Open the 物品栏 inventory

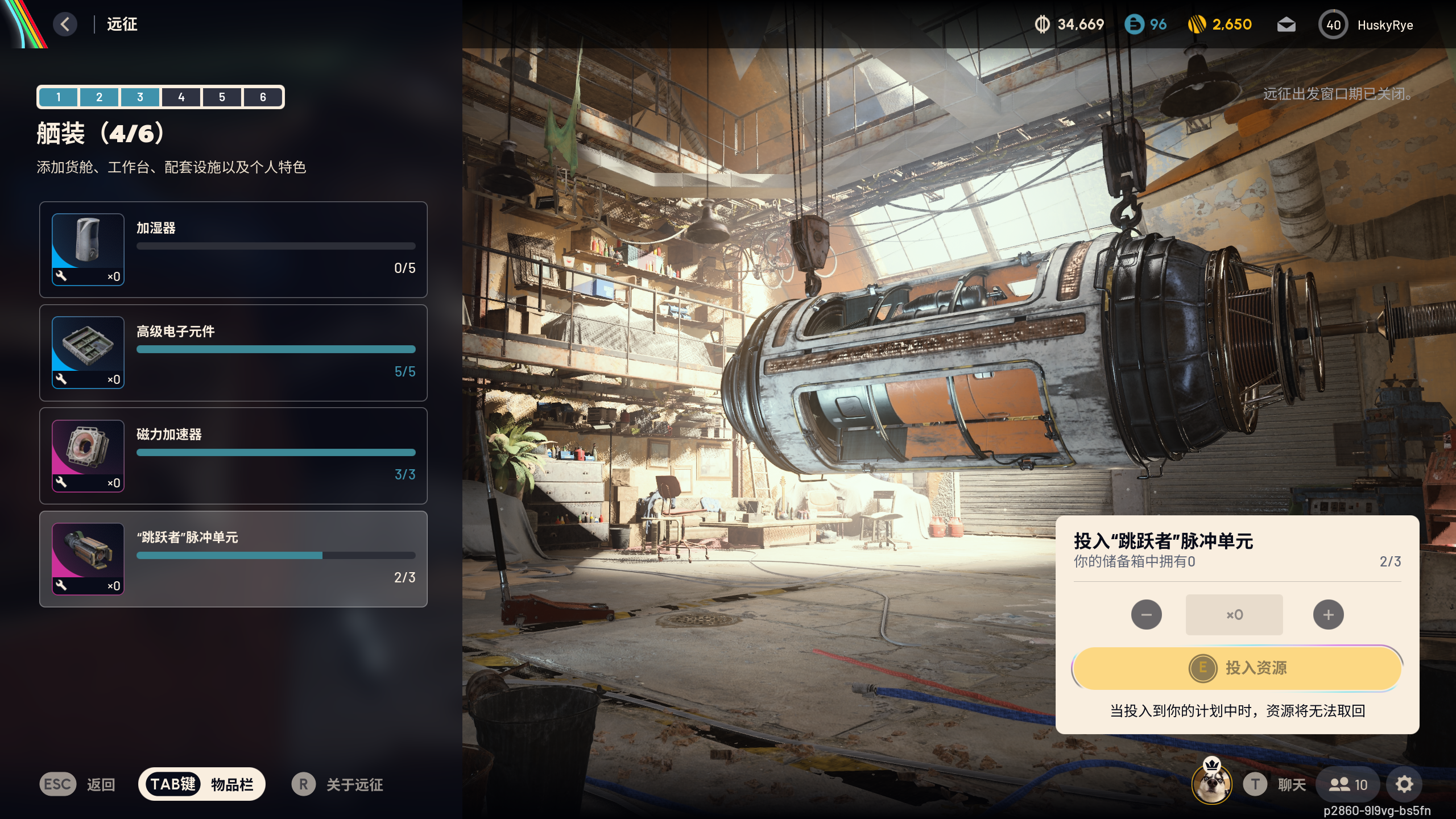click(202, 784)
